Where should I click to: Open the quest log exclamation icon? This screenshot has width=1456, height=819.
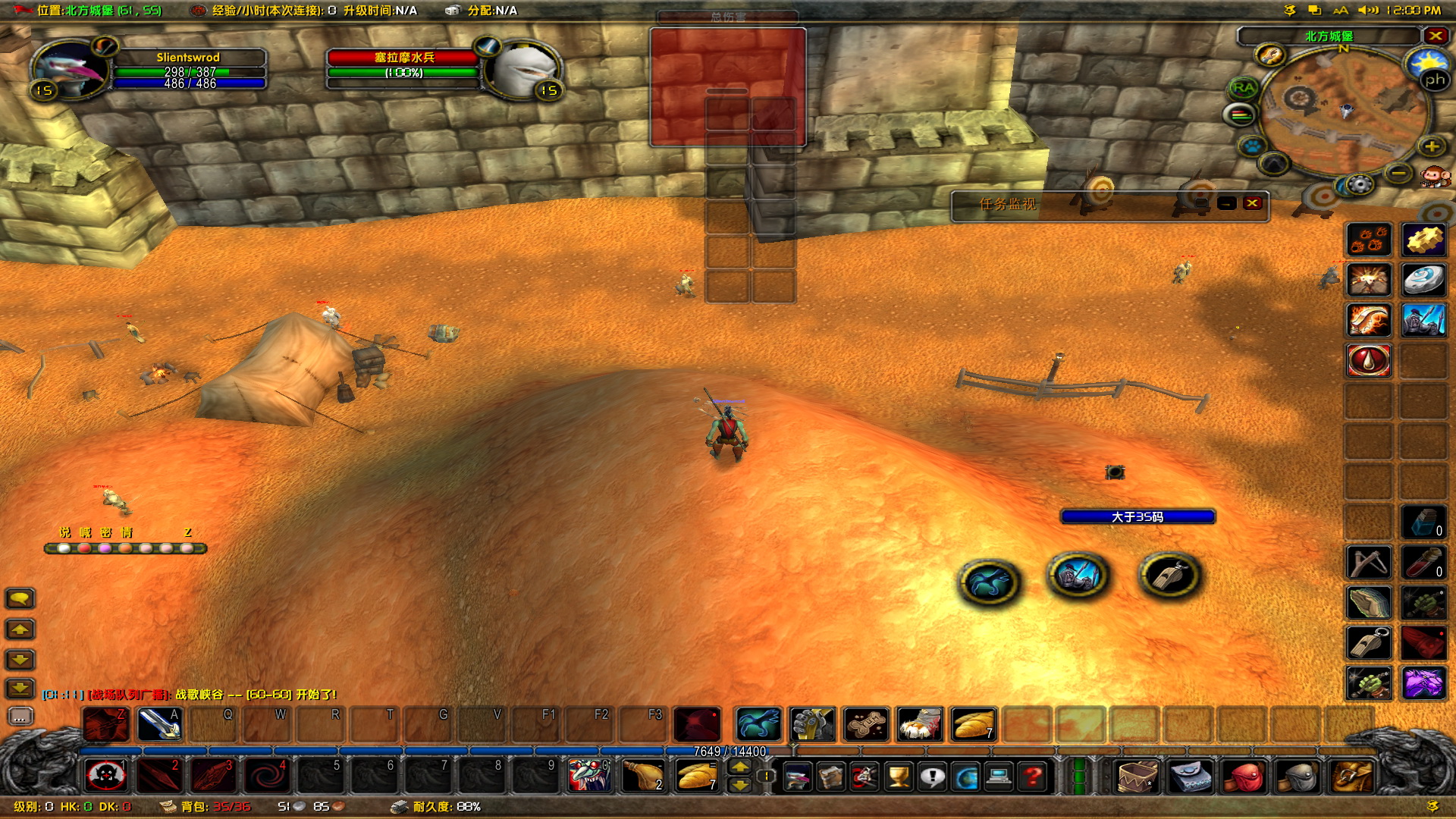[x=931, y=776]
